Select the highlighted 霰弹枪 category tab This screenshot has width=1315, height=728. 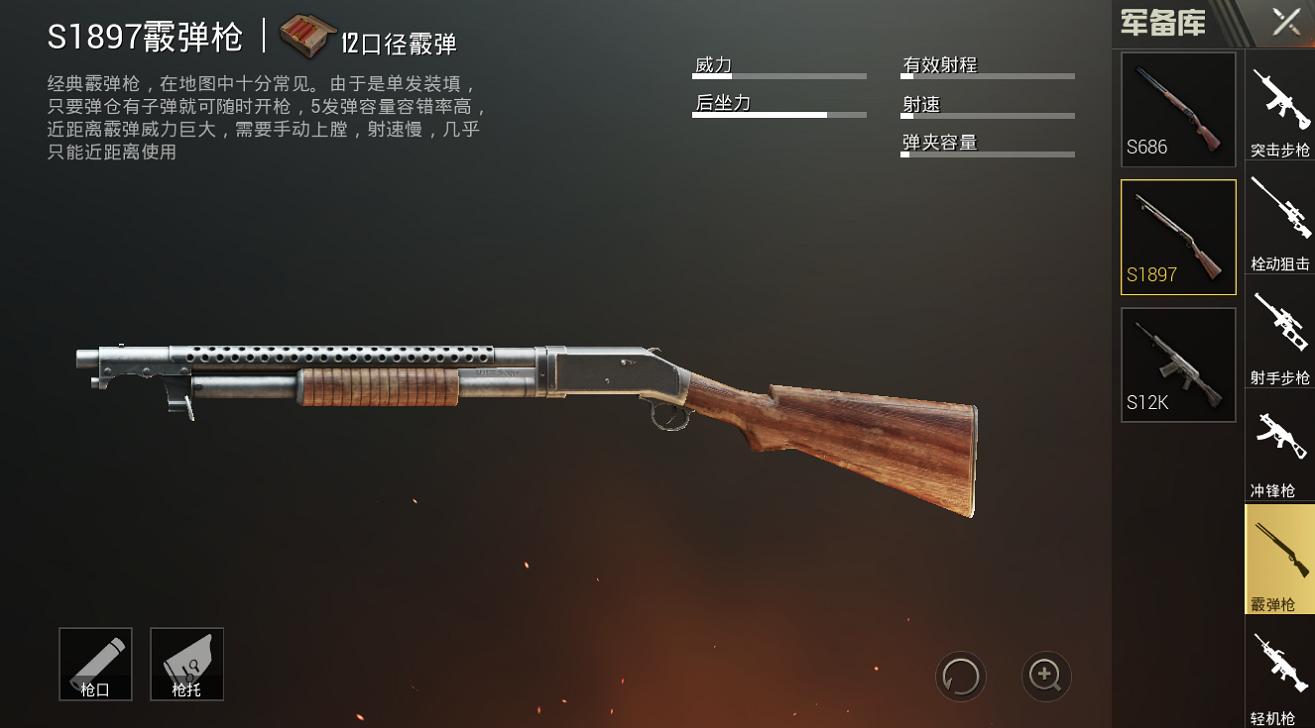point(1280,560)
